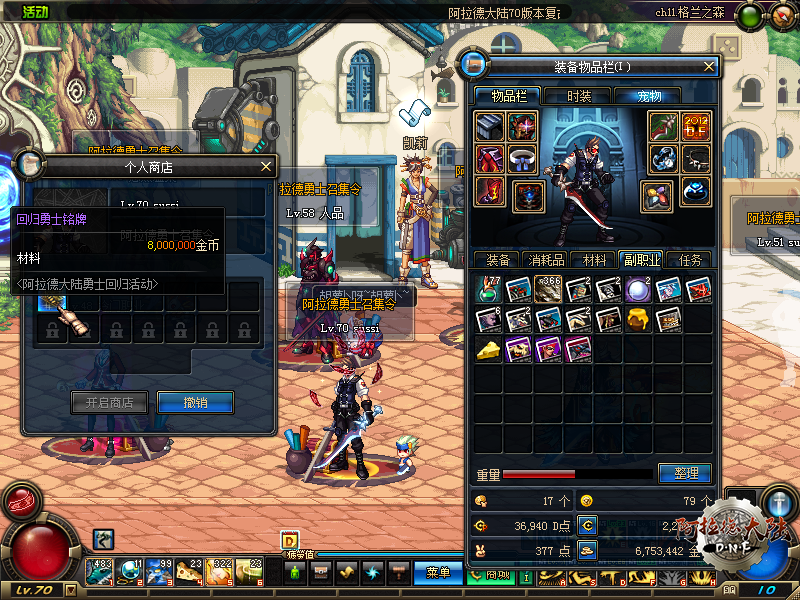Switch to the 时装 costume tab

579,96
